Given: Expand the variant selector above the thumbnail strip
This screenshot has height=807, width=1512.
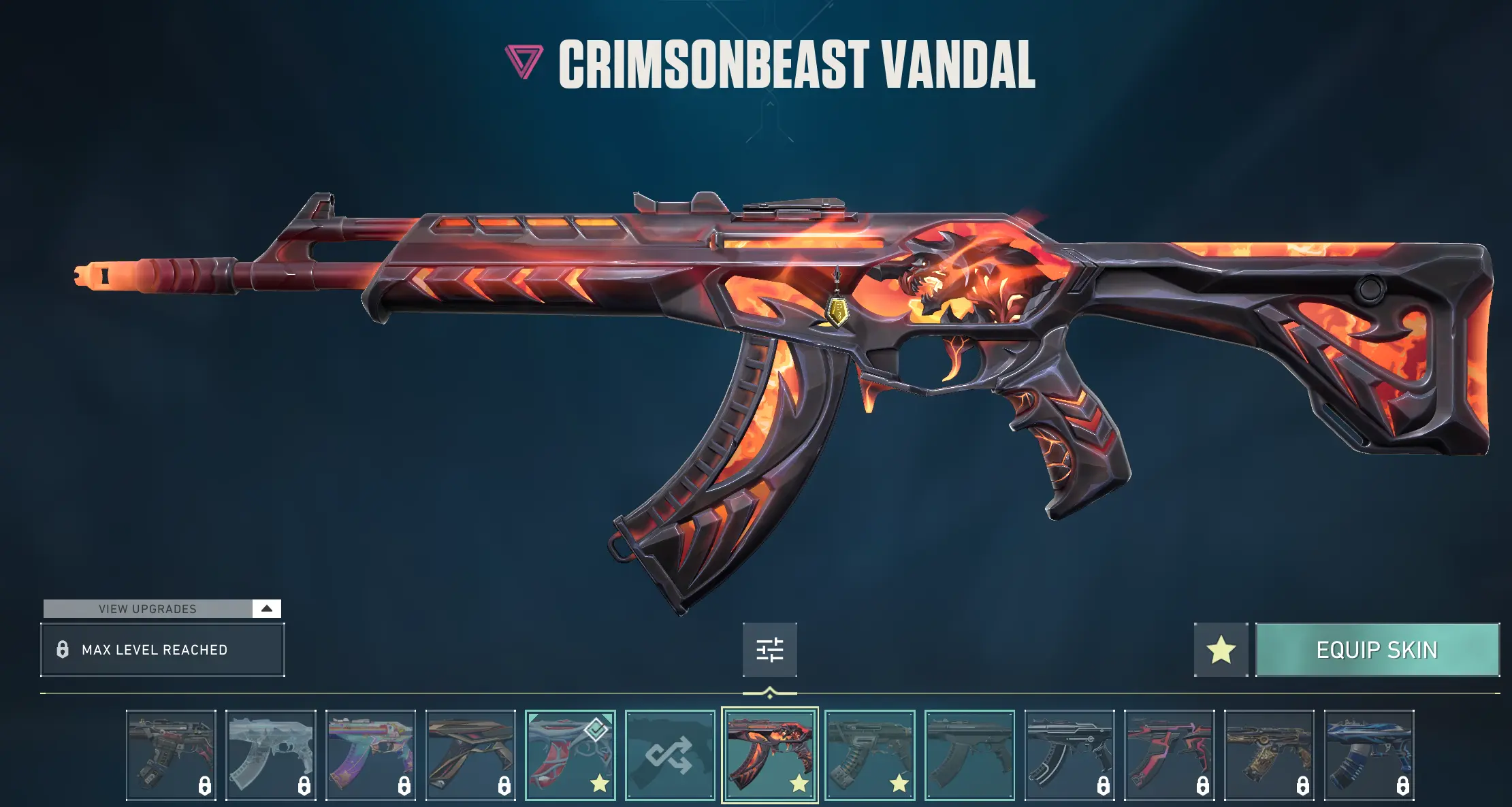Looking at the screenshot, I should pos(770,692).
